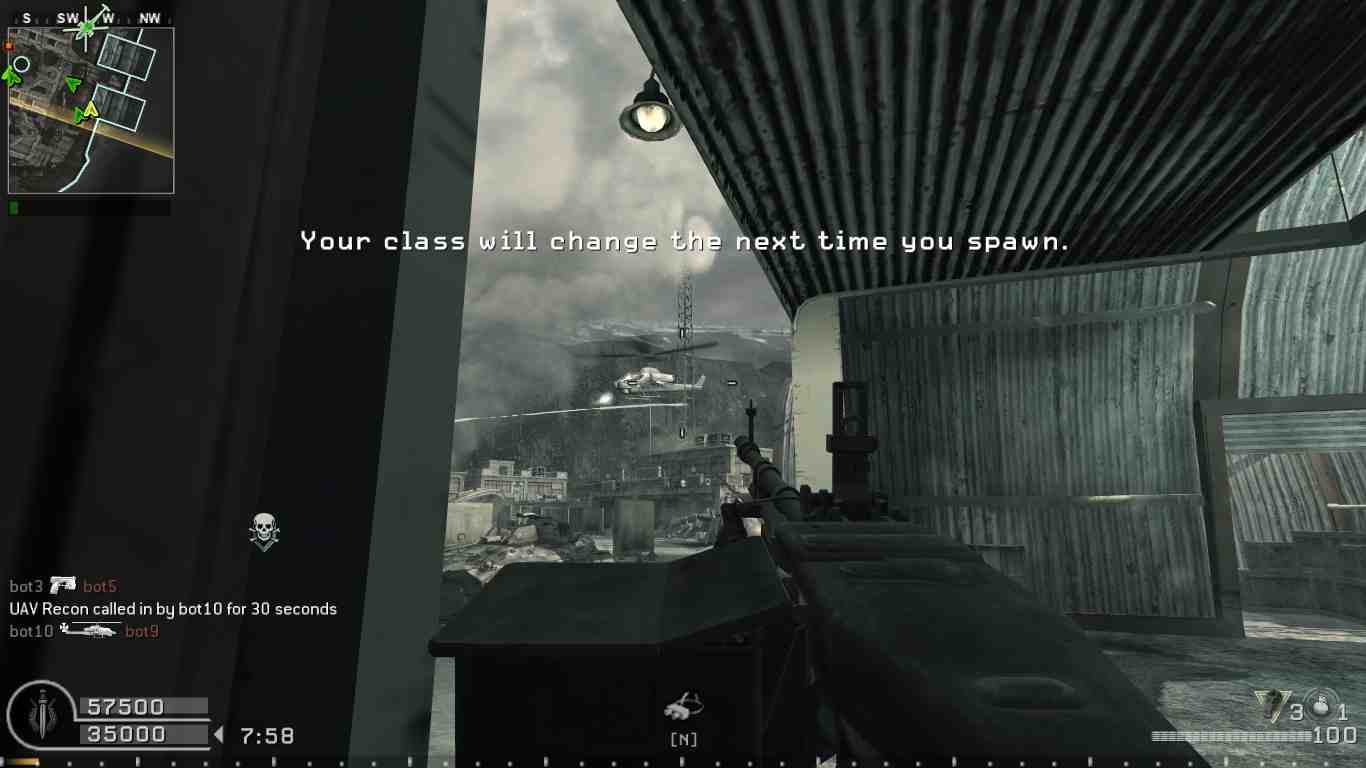1366x768 pixels.
Task: Click the helicopter icon in the kill feed
Action: pos(89,630)
